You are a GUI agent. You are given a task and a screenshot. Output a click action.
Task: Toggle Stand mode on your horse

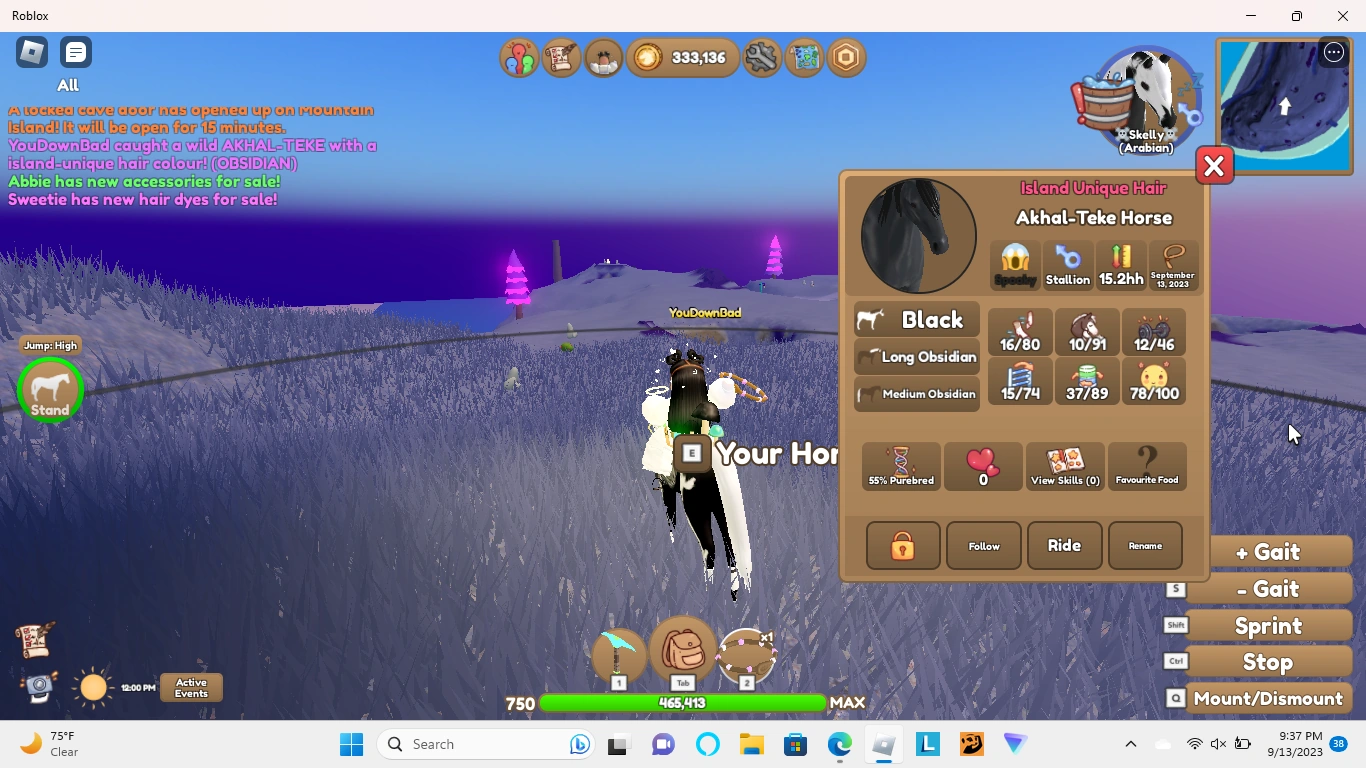click(x=49, y=390)
